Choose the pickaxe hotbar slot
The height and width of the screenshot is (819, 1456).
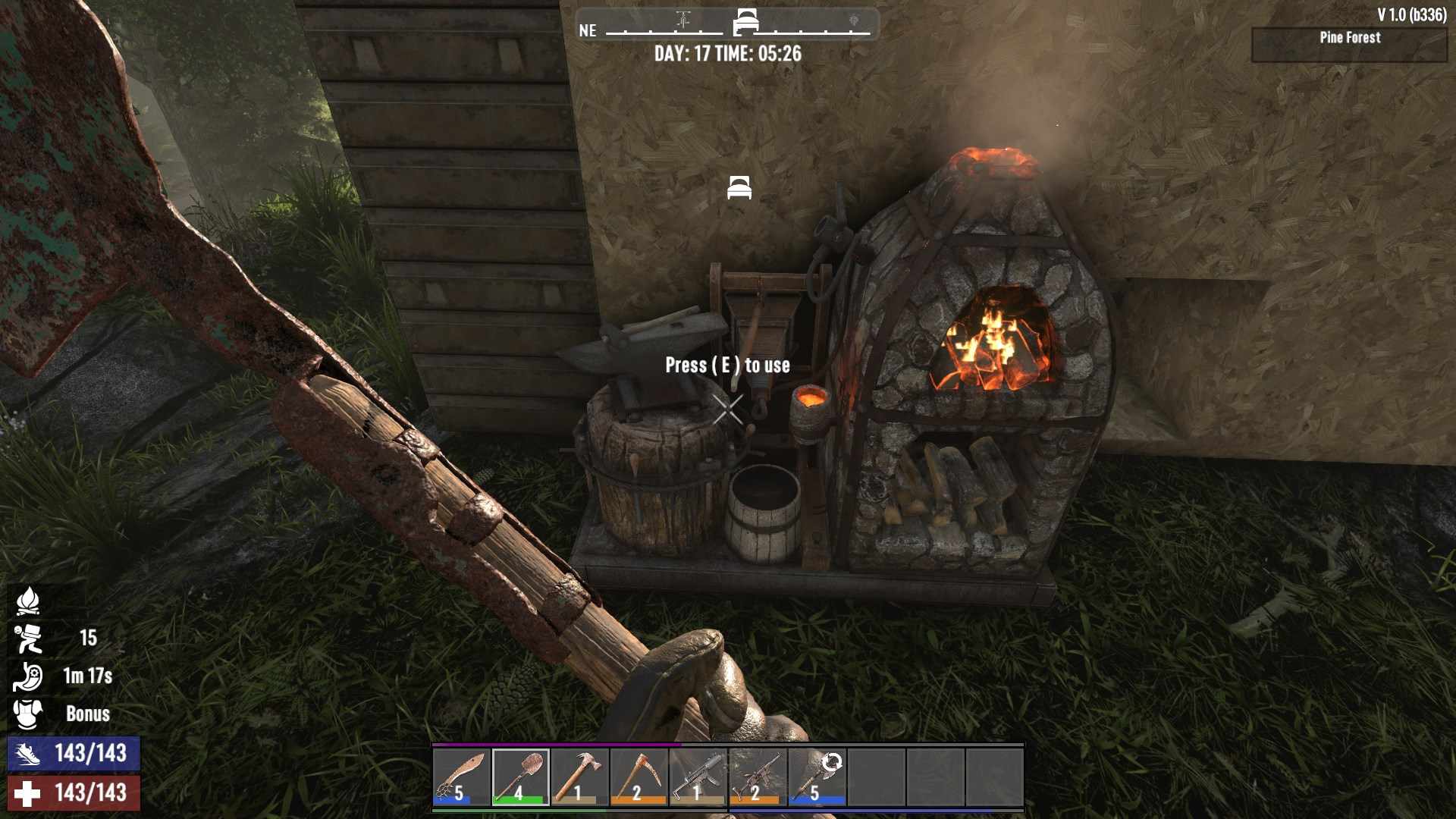pyautogui.click(x=639, y=777)
